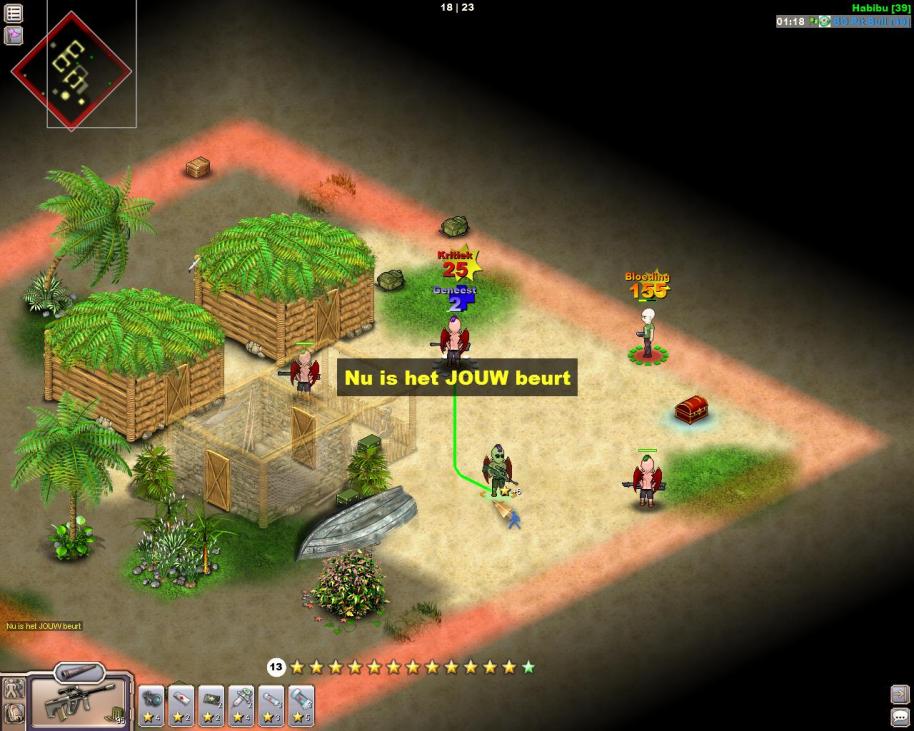Open the chat speech bubble button
Screen dimensions: 914x731
click(899, 717)
